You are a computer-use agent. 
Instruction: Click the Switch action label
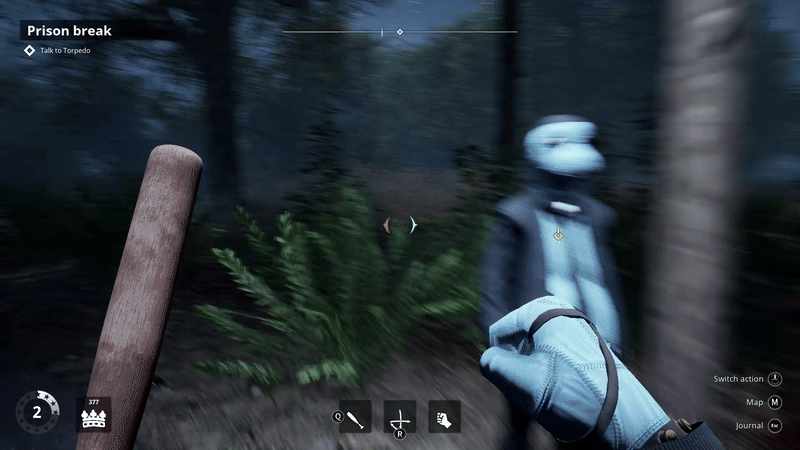coord(738,379)
